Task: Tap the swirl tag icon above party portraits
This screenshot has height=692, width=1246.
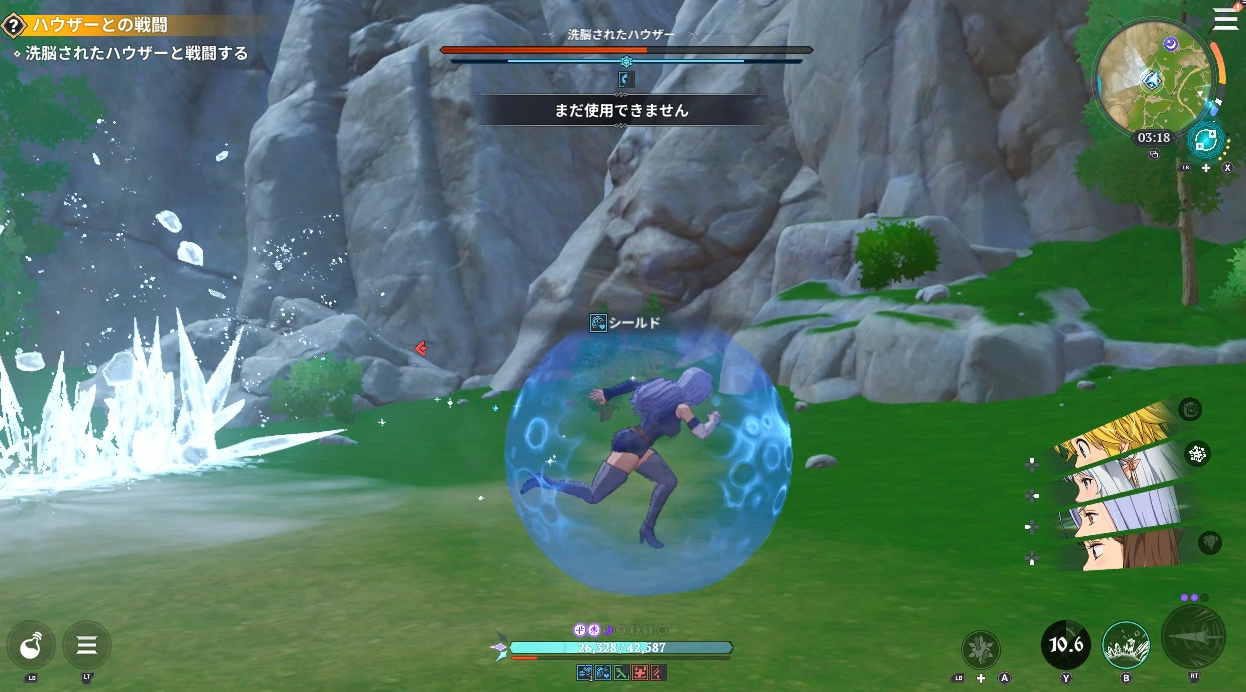Action: tap(1190, 409)
